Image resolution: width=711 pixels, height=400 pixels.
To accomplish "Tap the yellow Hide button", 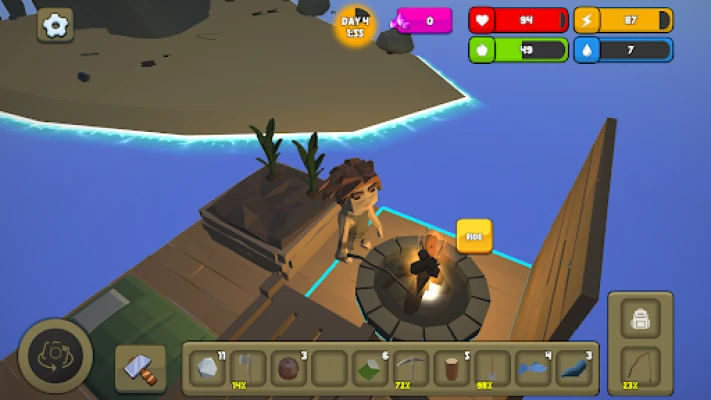I will click(x=474, y=235).
